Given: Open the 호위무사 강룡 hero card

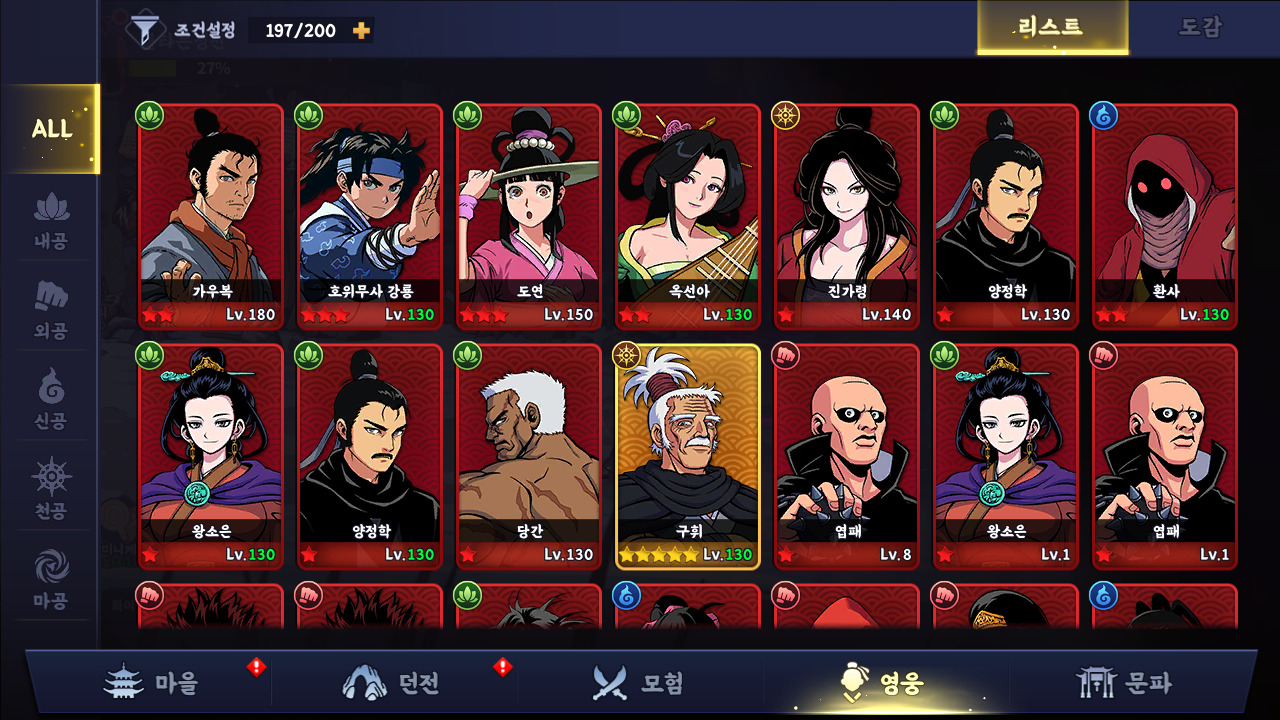Looking at the screenshot, I should (x=370, y=216).
